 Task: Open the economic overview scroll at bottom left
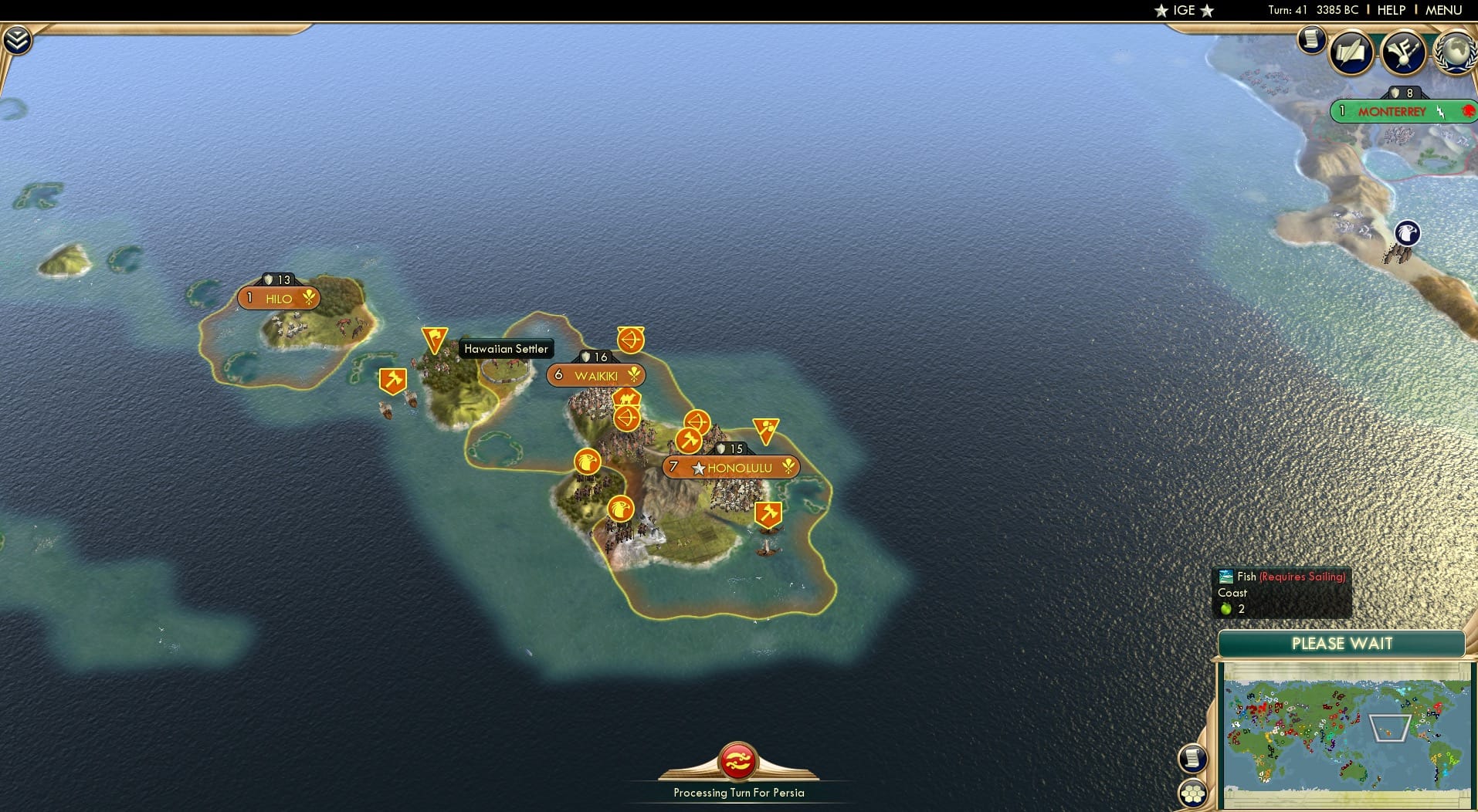point(1193,759)
